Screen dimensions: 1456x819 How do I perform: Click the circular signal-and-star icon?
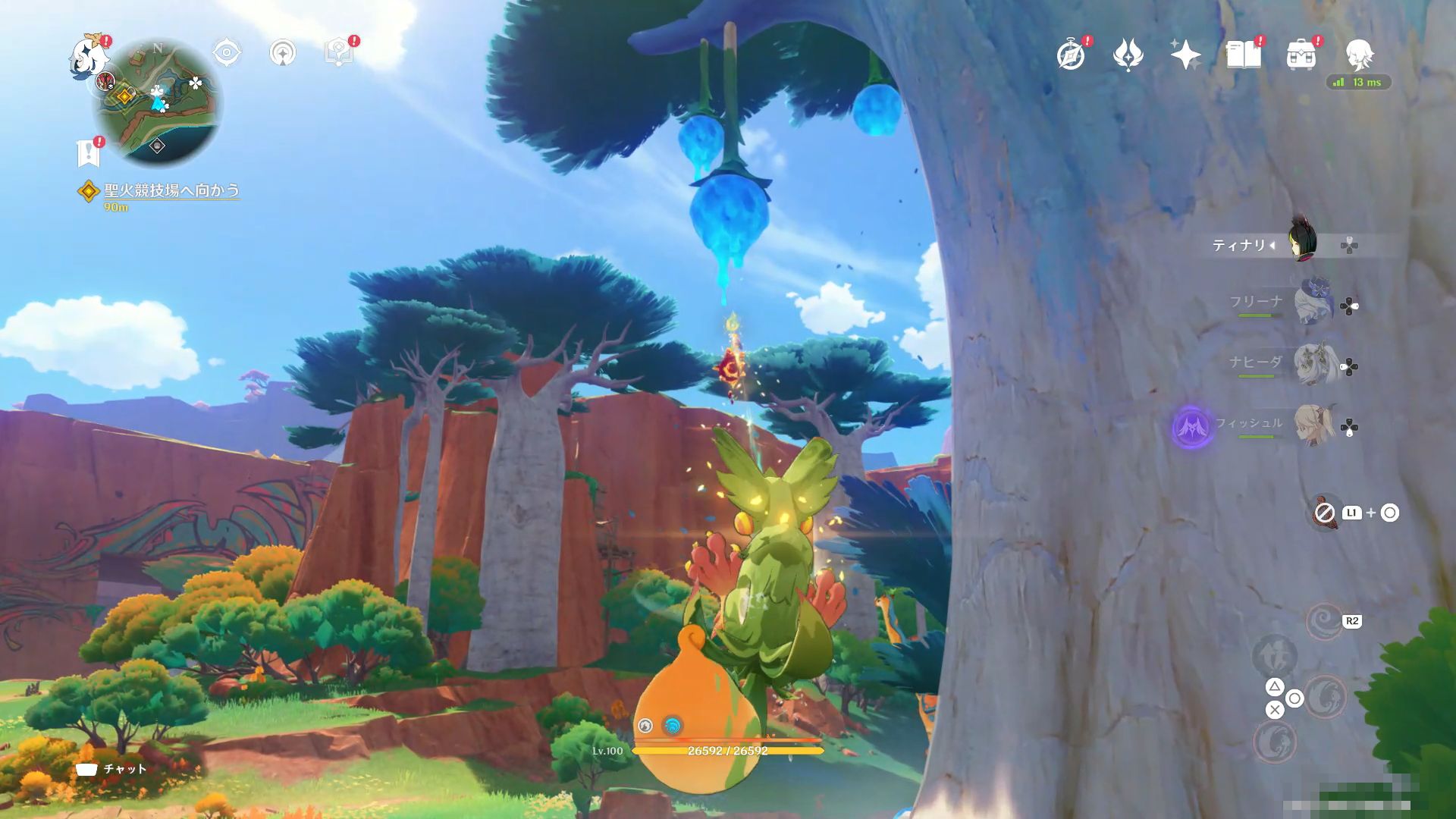point(283,53)
